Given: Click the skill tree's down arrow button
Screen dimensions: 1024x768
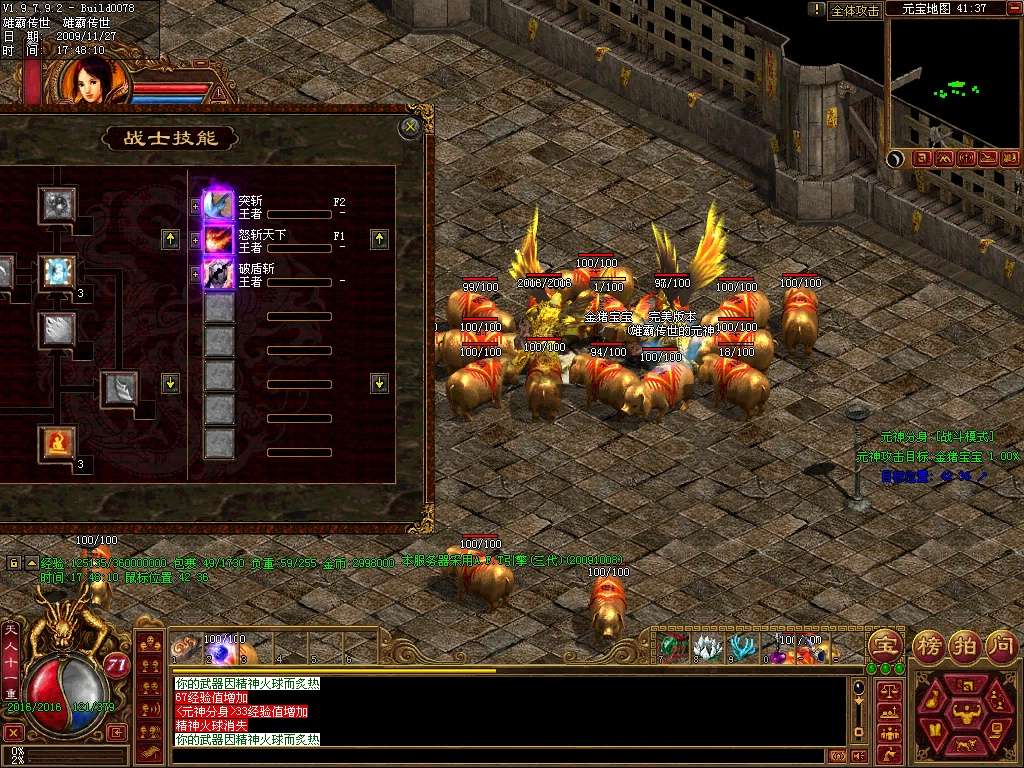Looking at the screenshot, I should click(170, 383).
